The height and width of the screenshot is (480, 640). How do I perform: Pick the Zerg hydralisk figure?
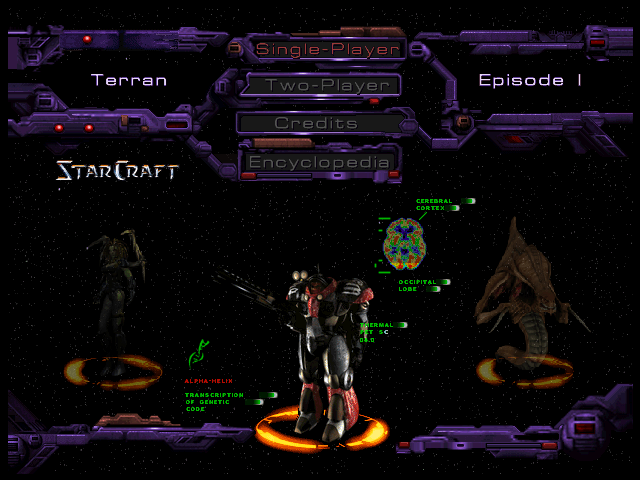coord(523,295)
